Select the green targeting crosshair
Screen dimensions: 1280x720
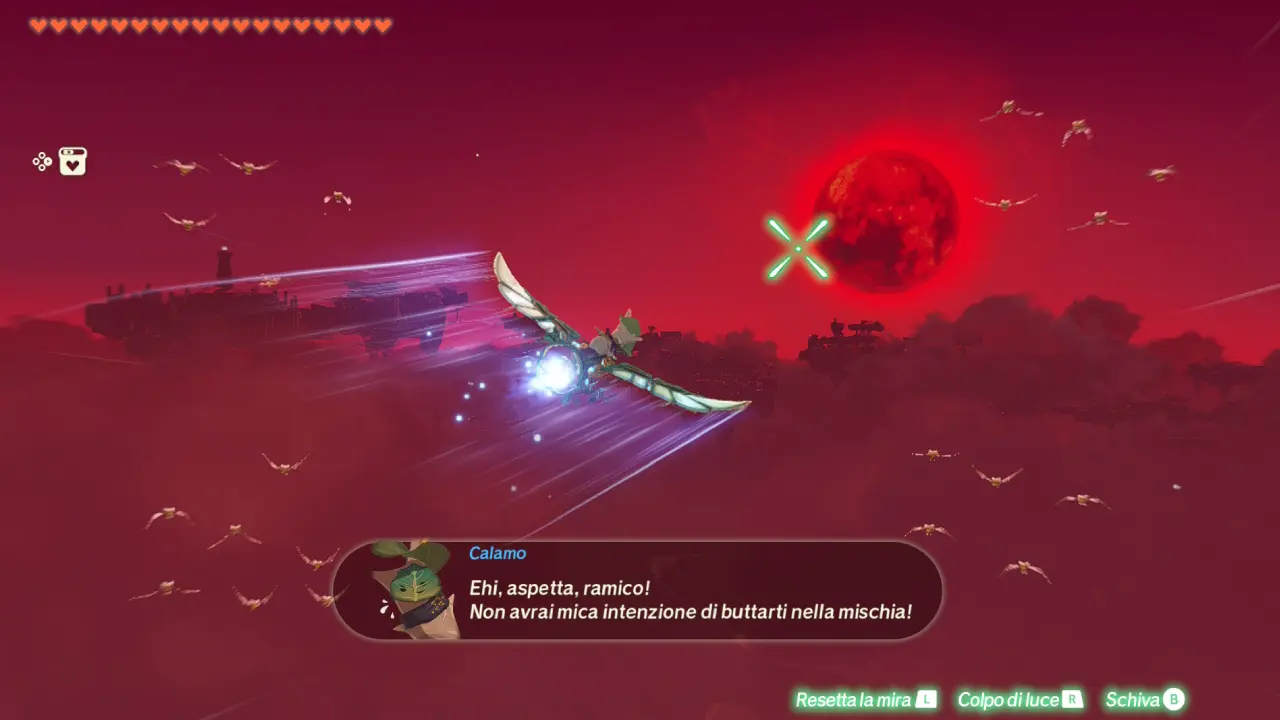pos(798,246)
